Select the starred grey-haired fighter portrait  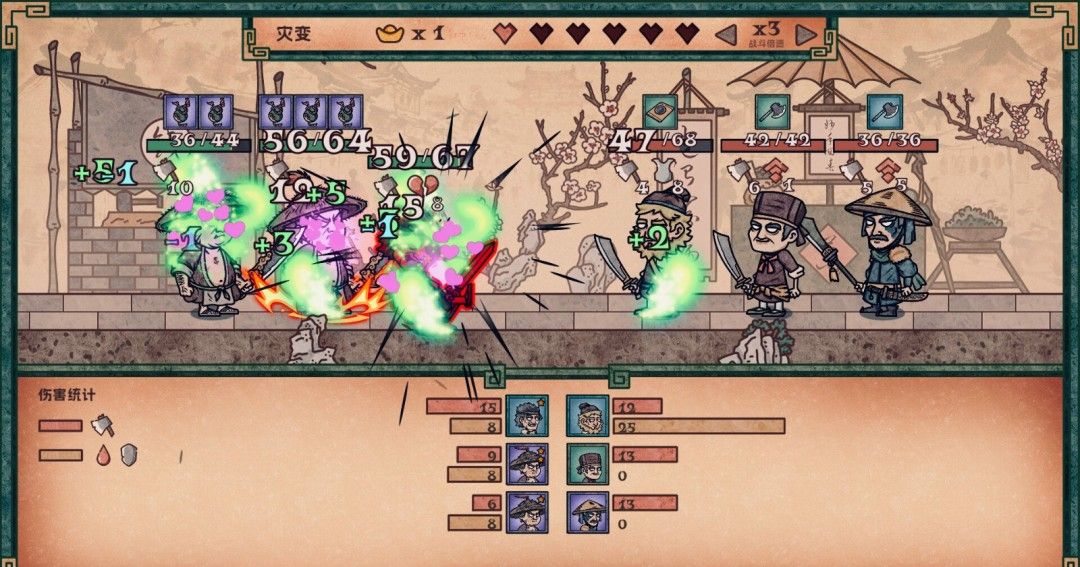[x=527, y=415]
